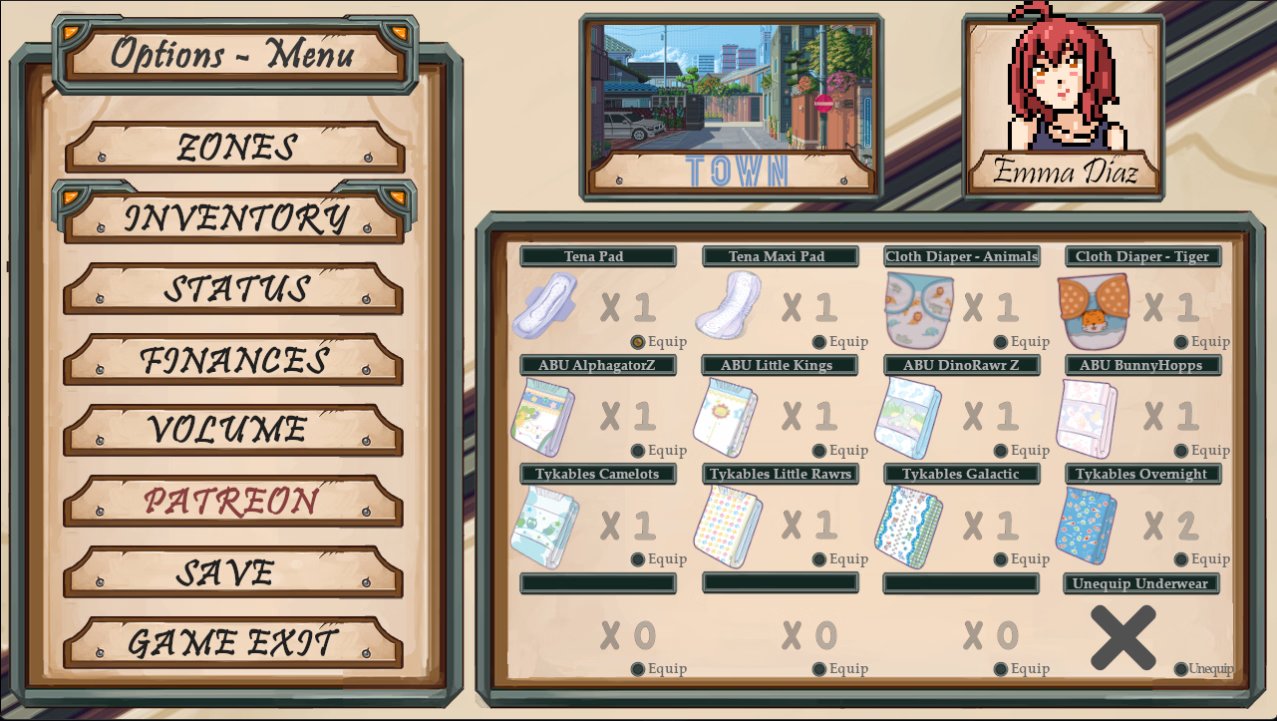The width and height of the screenshot is (1277, 721).
Task: Open Volume settings
Action: point(235,430)
